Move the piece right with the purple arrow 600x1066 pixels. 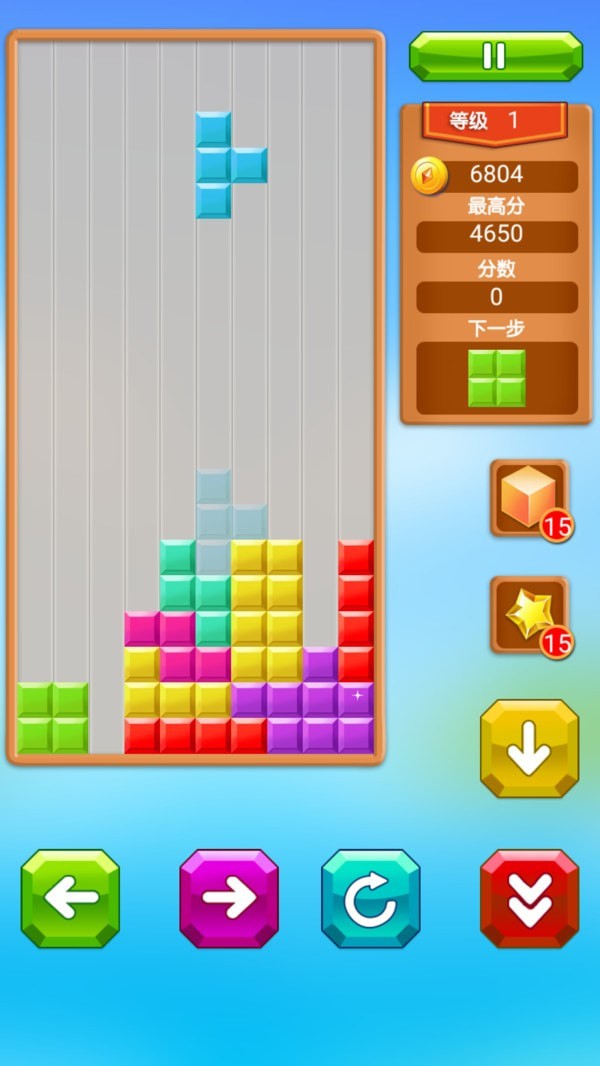[x=229, y=898]
